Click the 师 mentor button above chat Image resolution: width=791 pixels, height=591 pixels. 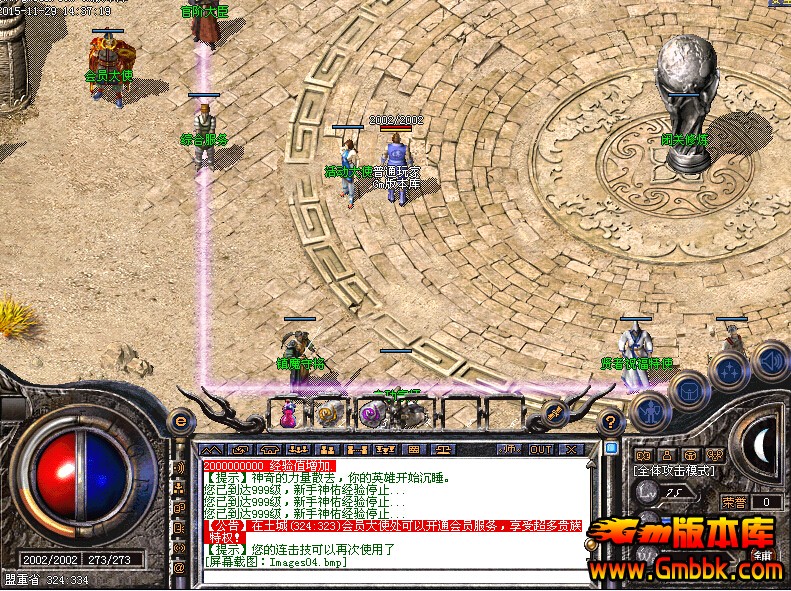pos(509,449)
